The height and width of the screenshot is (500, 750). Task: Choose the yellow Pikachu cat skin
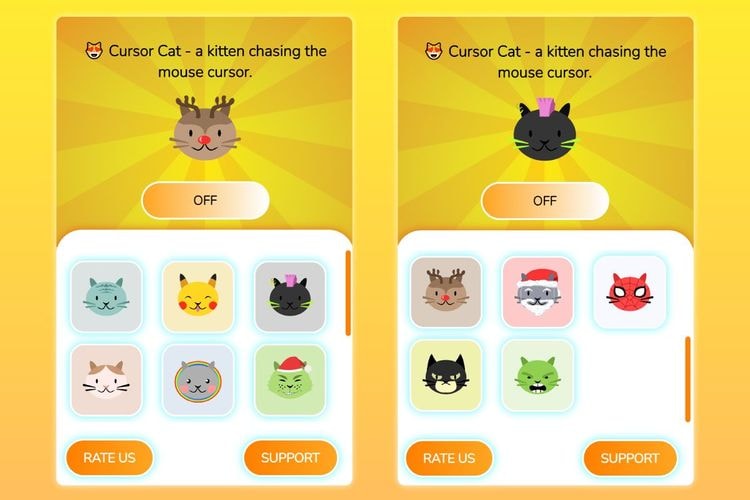click(x=197, y=296)
